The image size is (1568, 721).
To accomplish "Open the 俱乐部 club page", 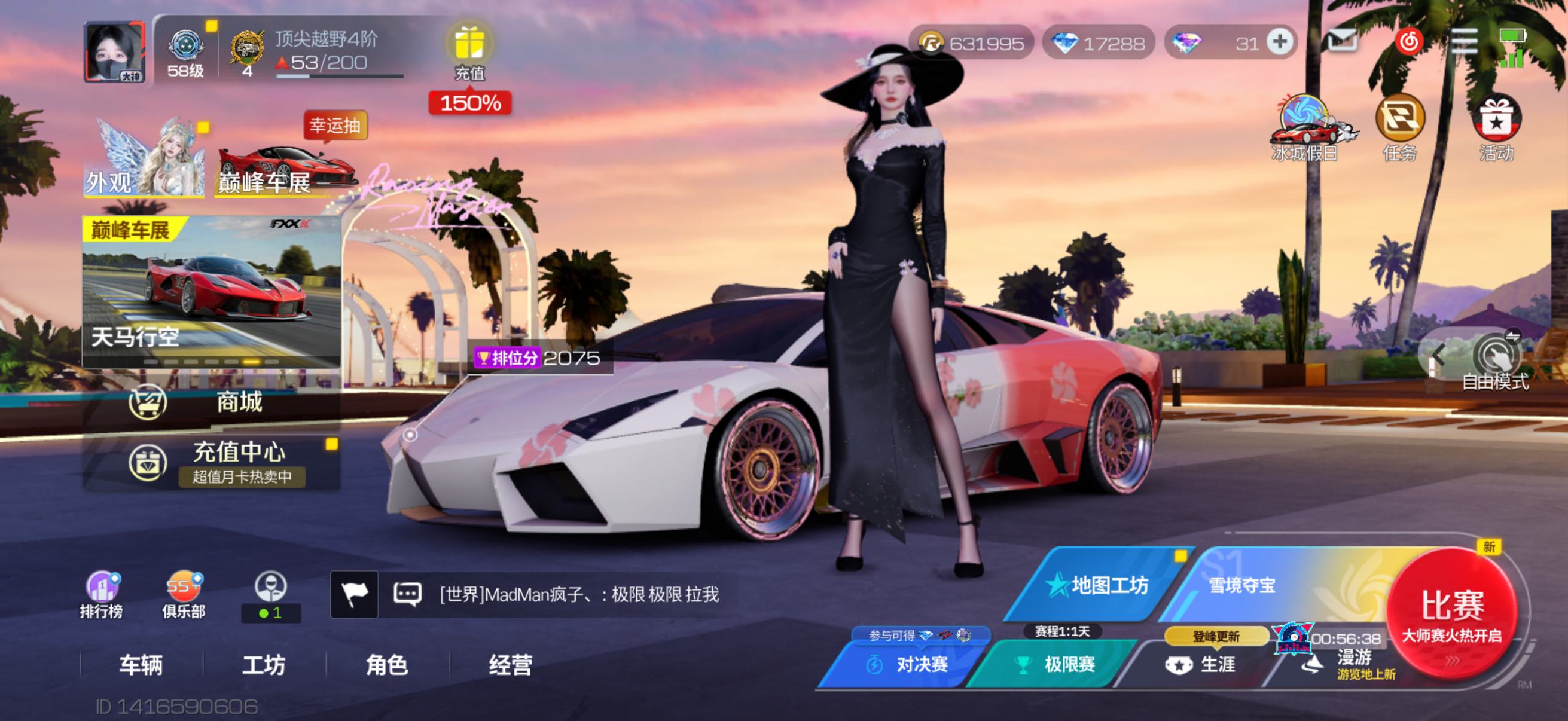I will point(184,594).
